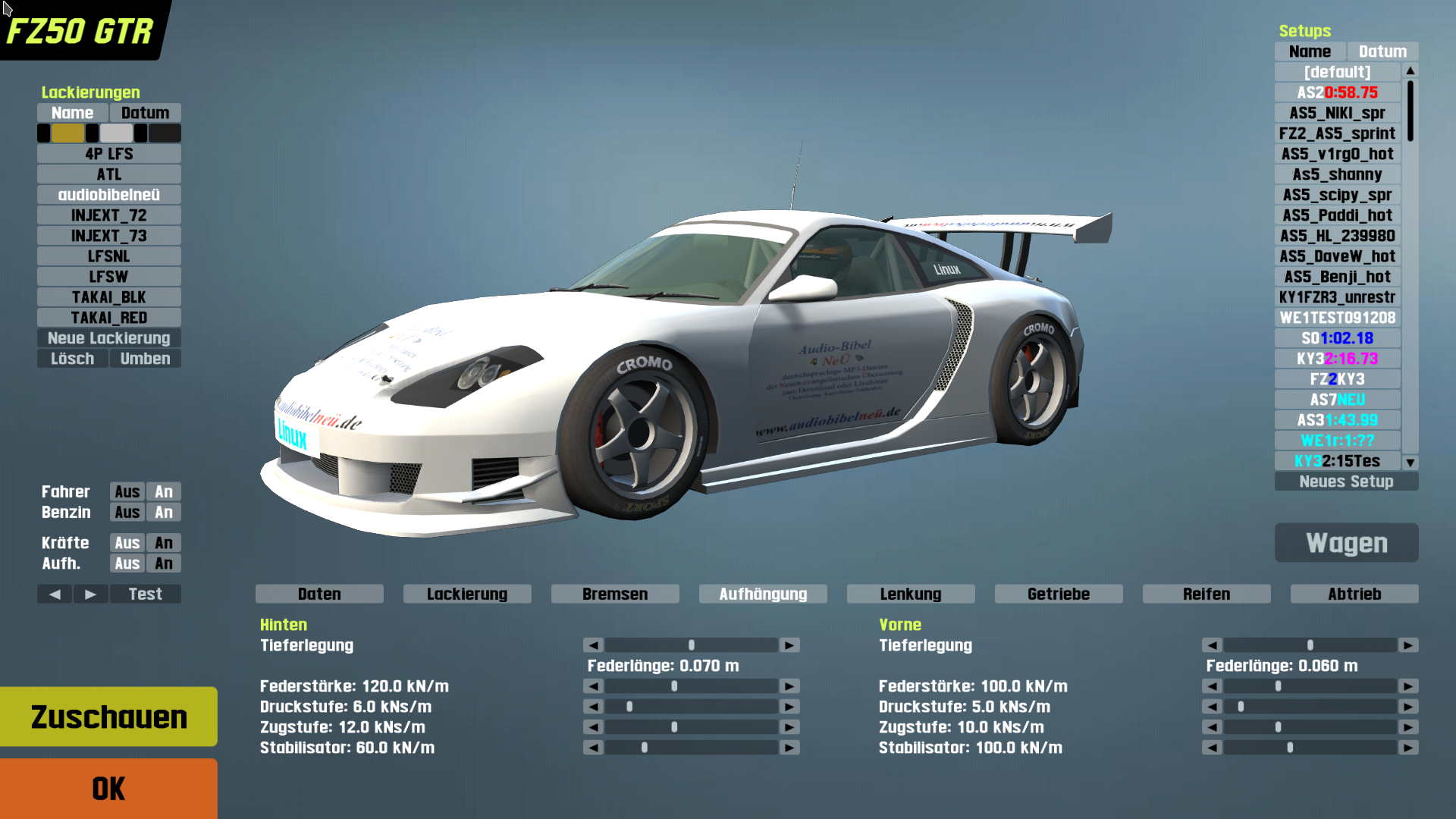
Task: Delete livery with the Lösch button
Action: point(73,359)
